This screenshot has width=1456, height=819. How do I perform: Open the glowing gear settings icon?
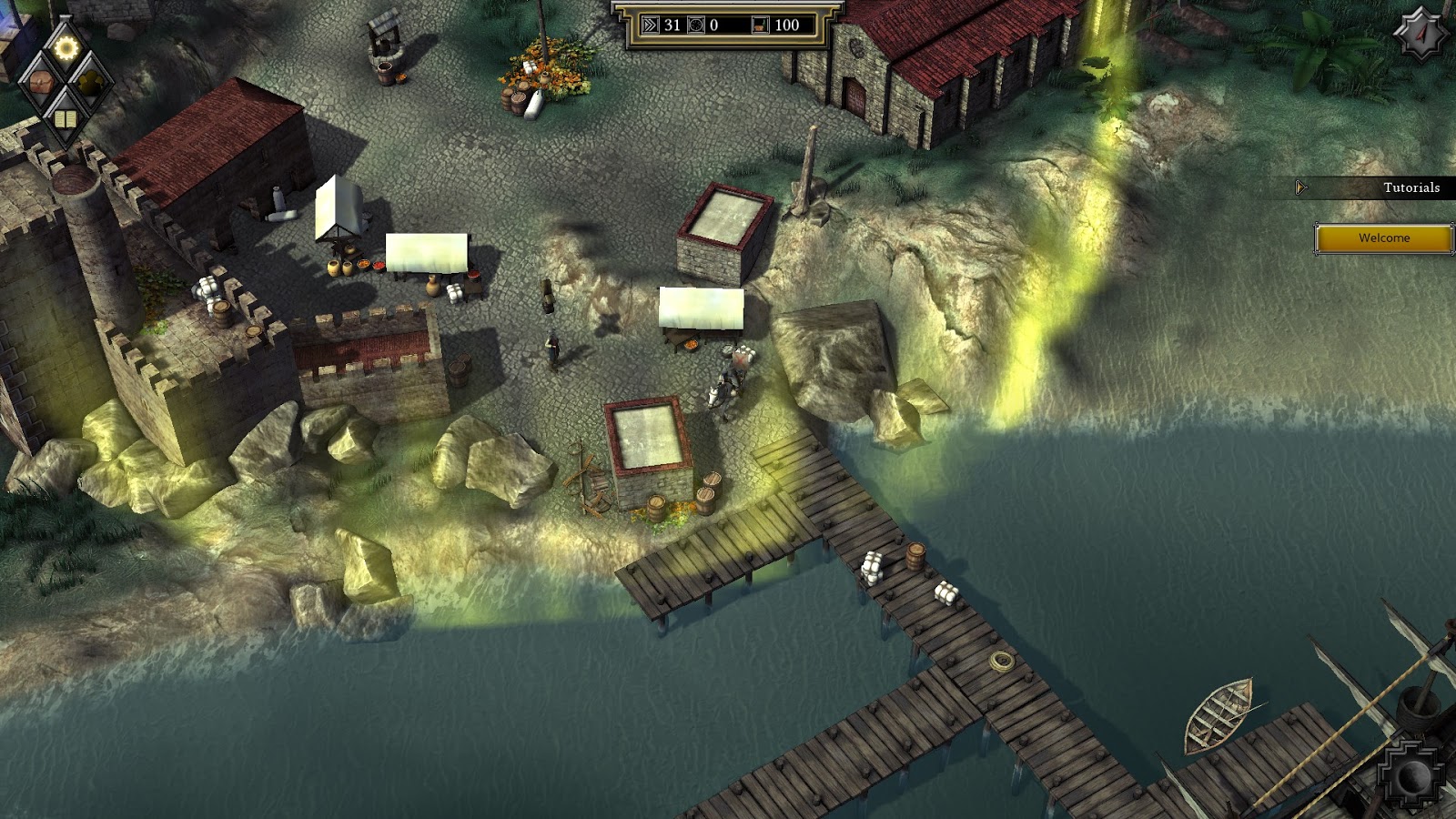click(x=66, y=47)
